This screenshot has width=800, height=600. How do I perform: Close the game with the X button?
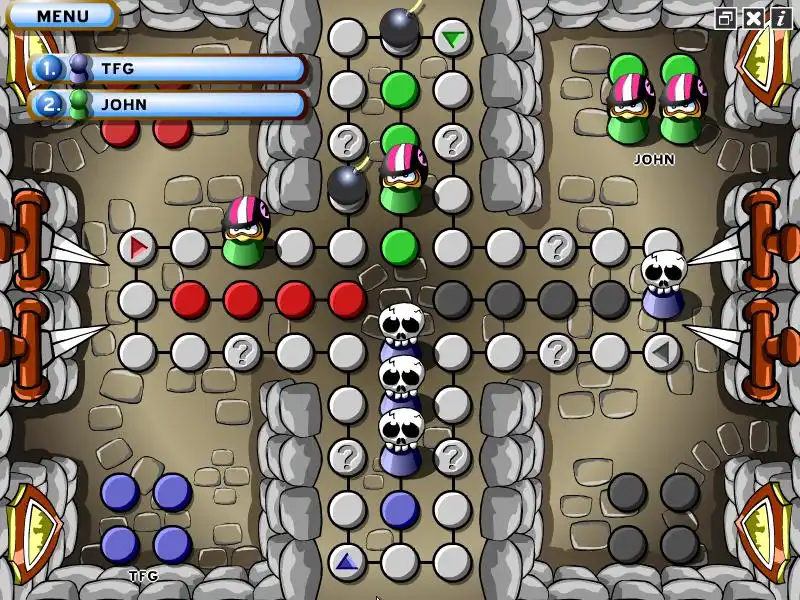[x=752, y=18]
